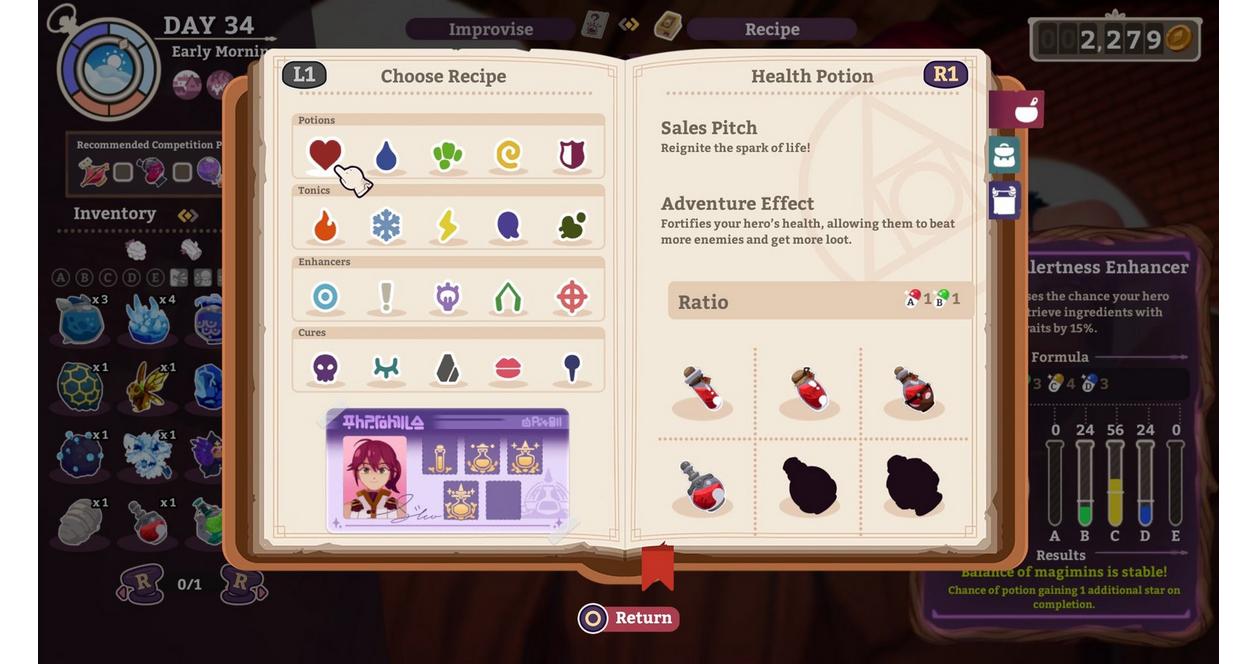This screenshot has height=664, width=1256.
Task: Select the red-haired character ID card
Action: click(447, 470)
